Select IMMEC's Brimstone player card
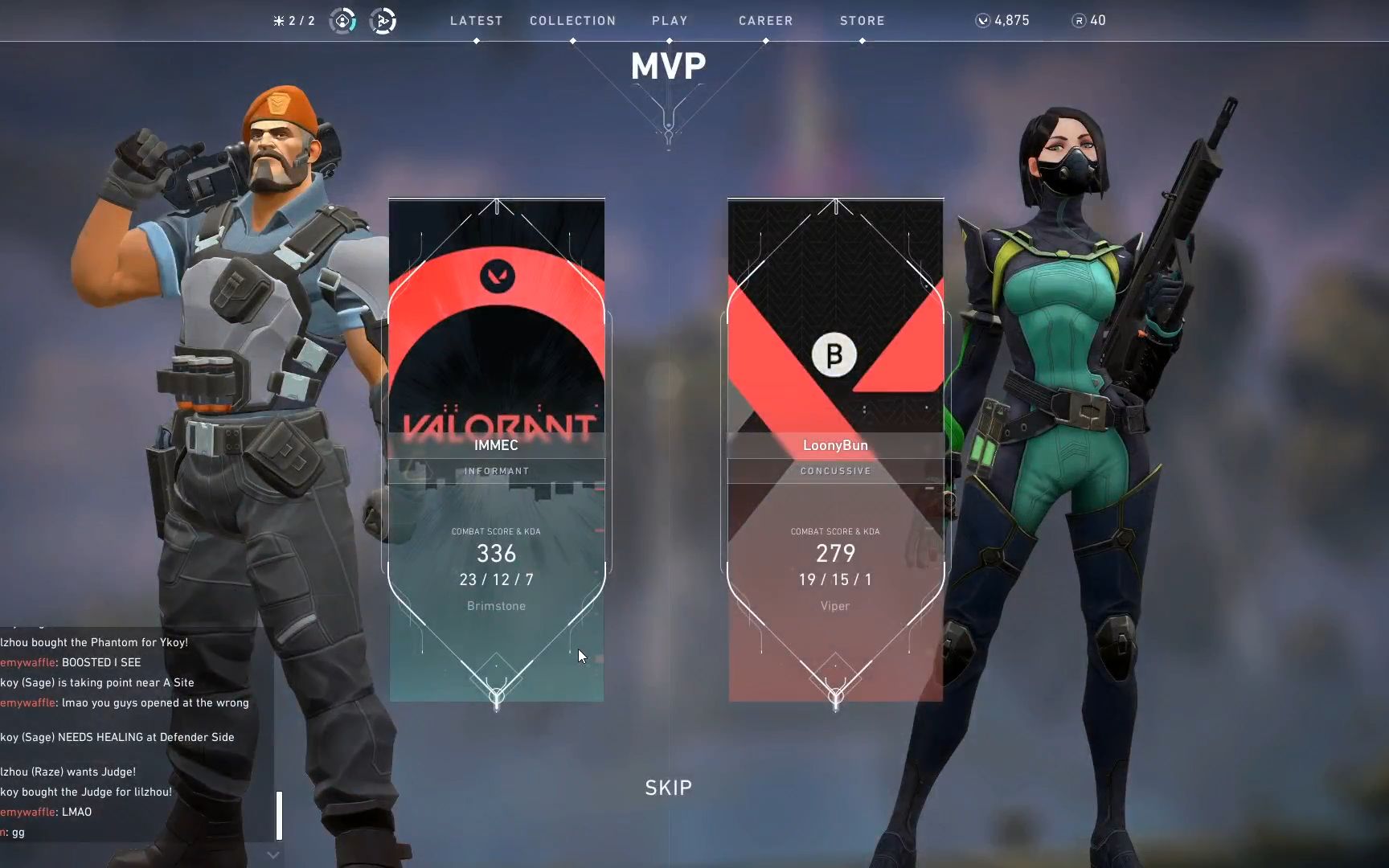The image size is (1389, 868). 497,450
